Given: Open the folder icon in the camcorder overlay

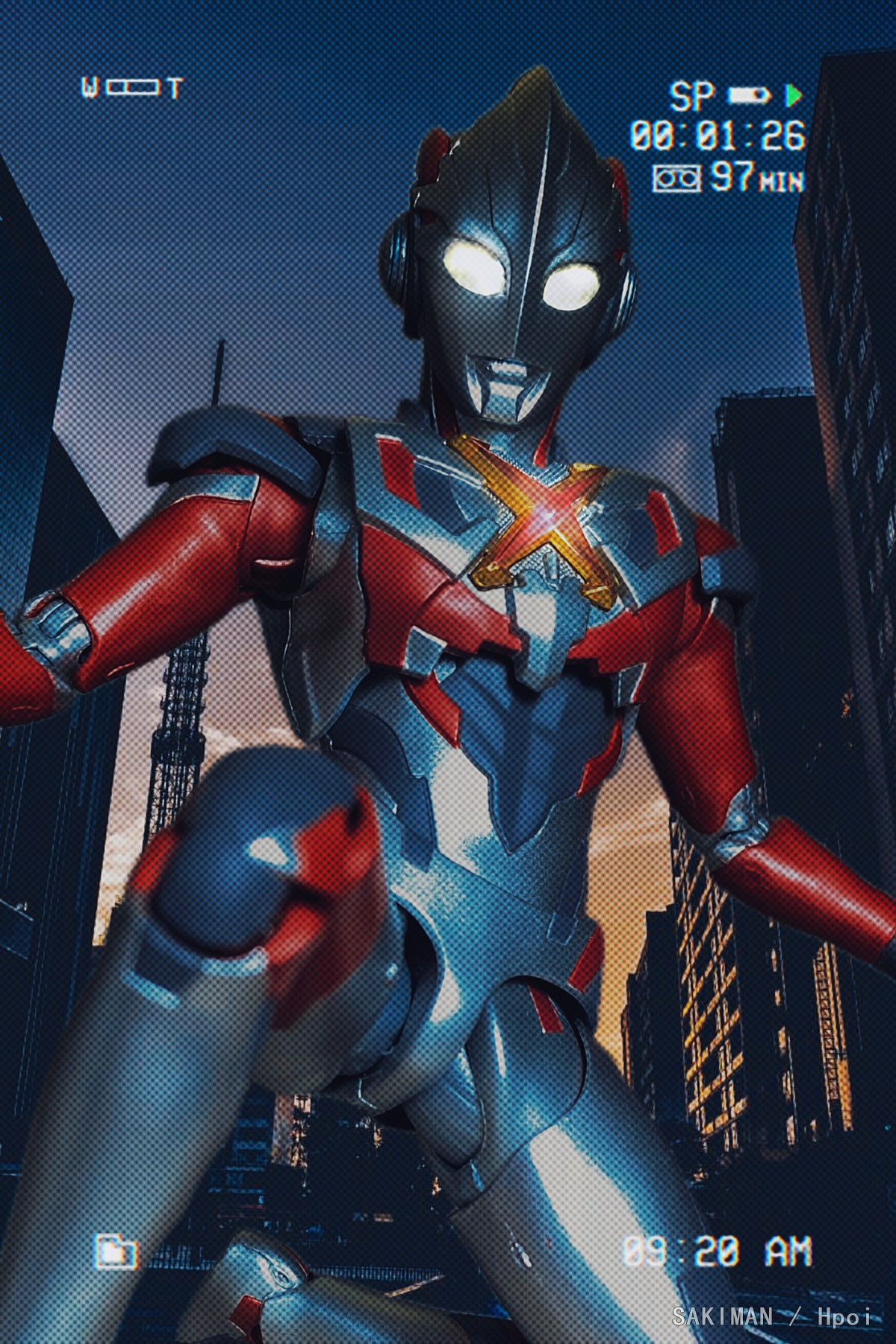Looking at the screenshot, I should point(116,1251).
